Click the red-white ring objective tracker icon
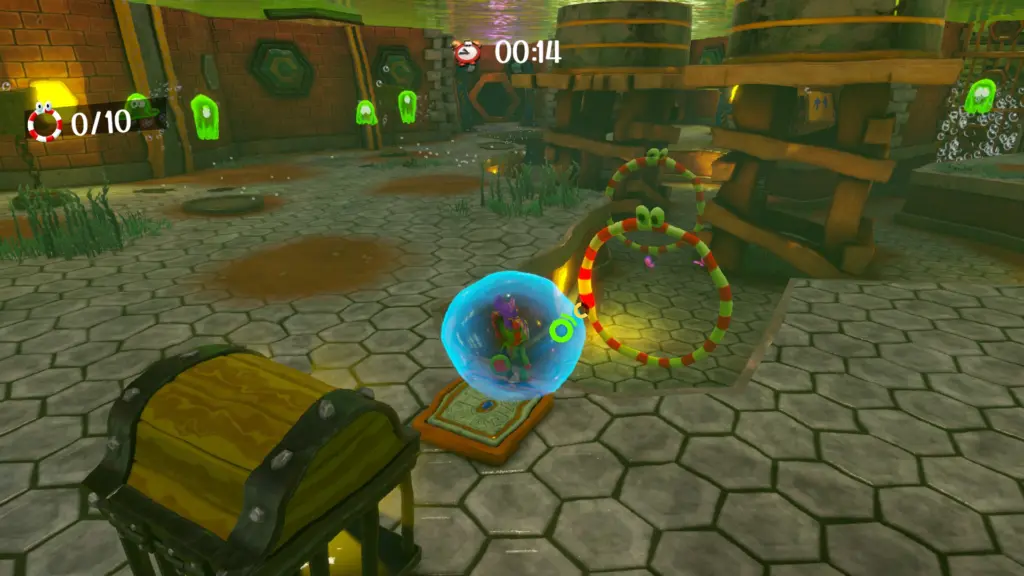This screenshot has height=576, width=1024. tap(44, 122)
